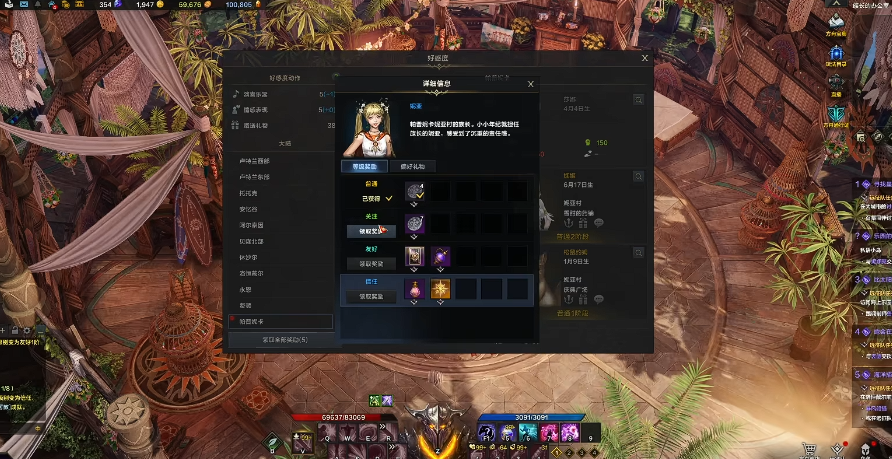892x459 pixels.
Task: Switch to the 等级奖励 tab
Action: [x=365, y=167]
